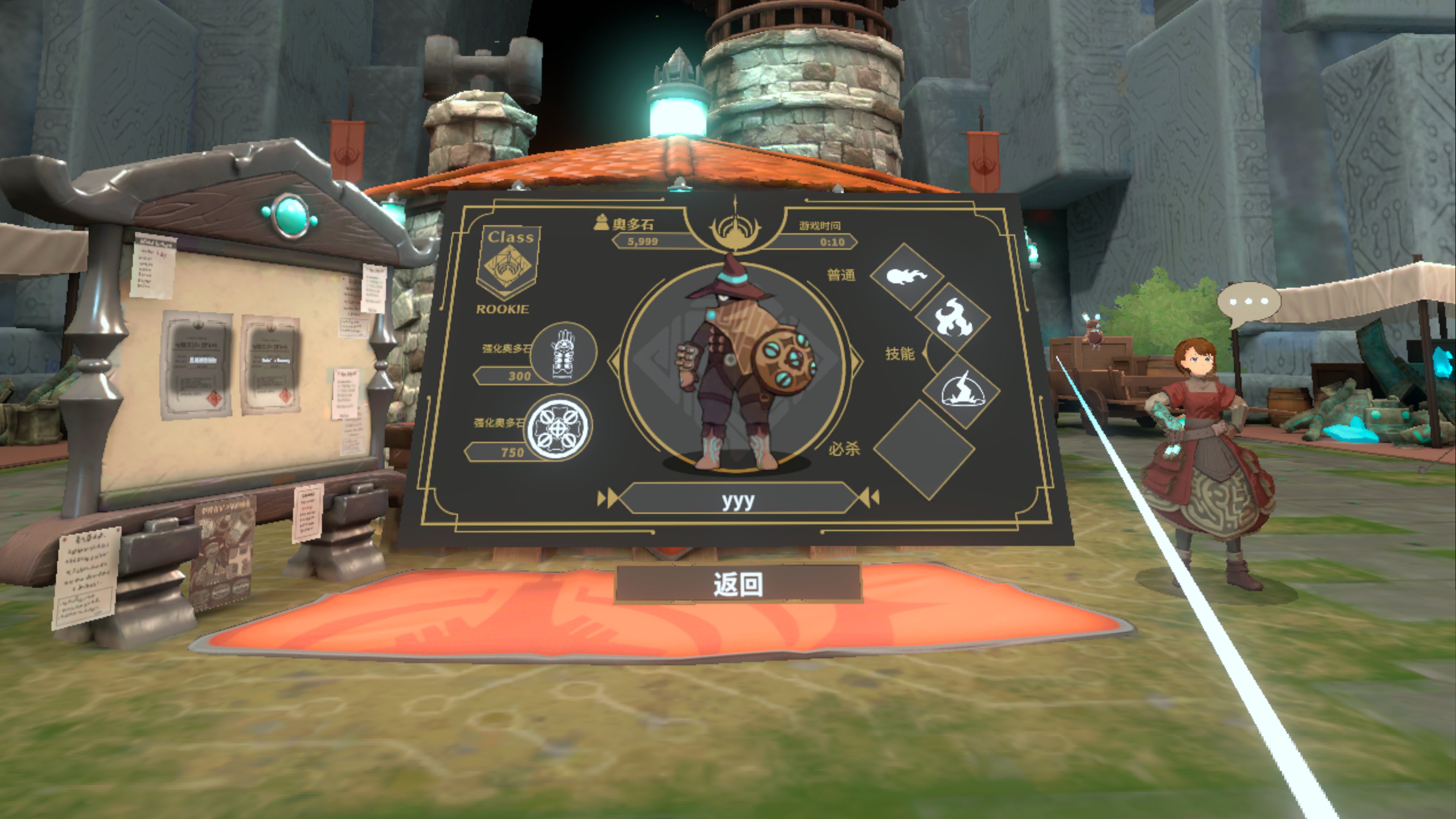Click the 返回 return button

737,583
